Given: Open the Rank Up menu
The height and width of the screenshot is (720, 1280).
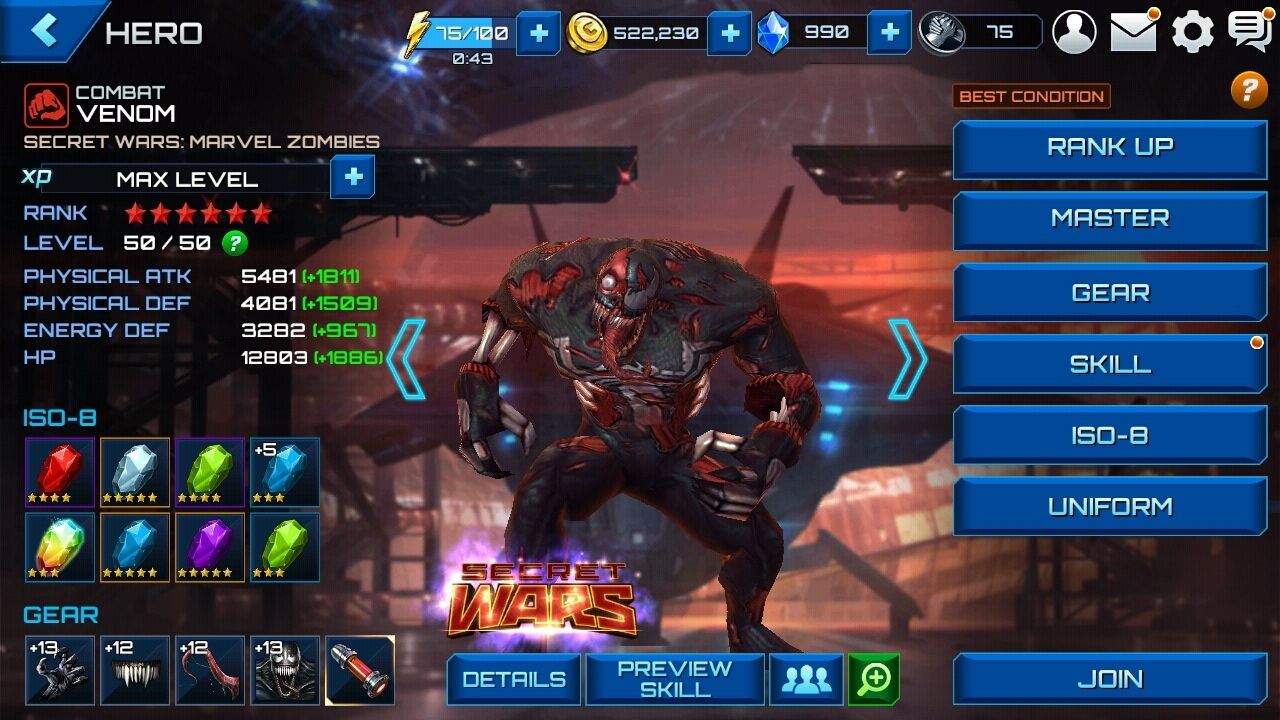Looking at the screenshot, I should (x=1110, y=148).
